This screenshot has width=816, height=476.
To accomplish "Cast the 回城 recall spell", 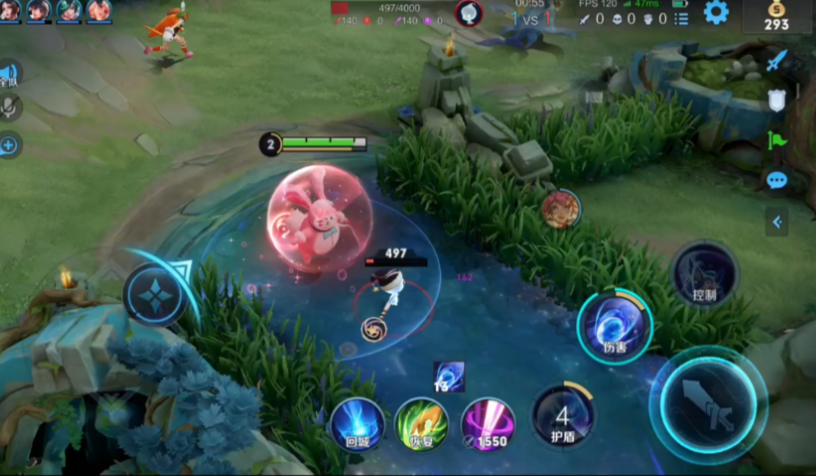I will click(x=357, y=423).
